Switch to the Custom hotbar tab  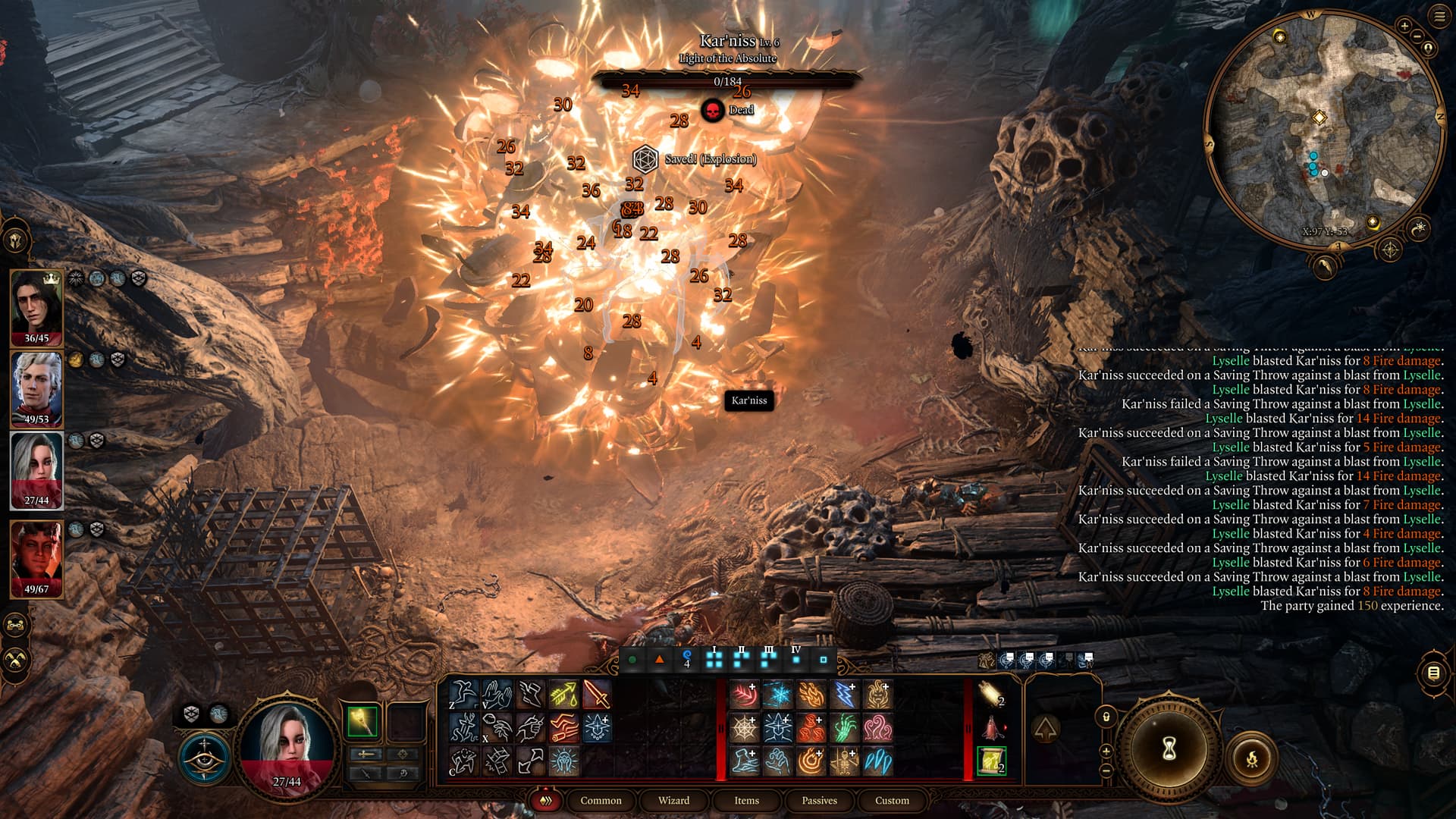tap(892, 800)
